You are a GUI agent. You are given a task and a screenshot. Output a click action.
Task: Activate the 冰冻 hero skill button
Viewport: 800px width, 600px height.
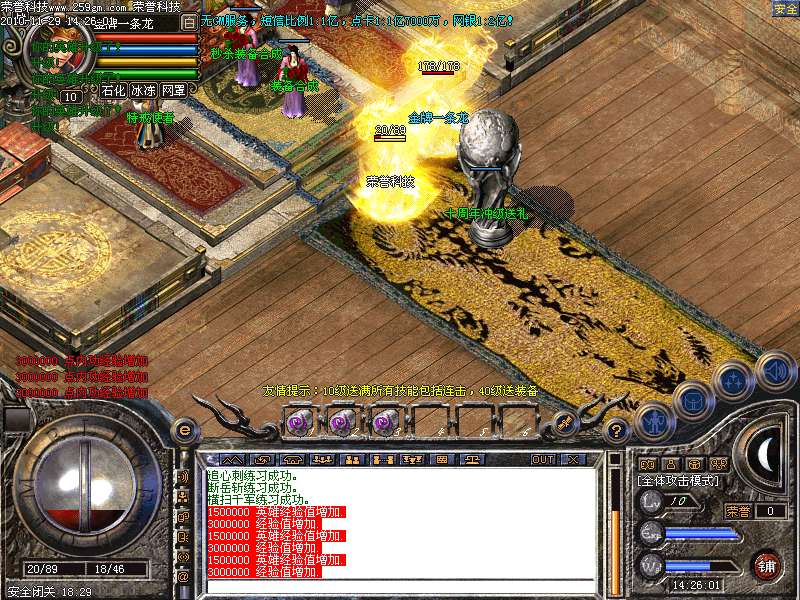pos(144,90)
